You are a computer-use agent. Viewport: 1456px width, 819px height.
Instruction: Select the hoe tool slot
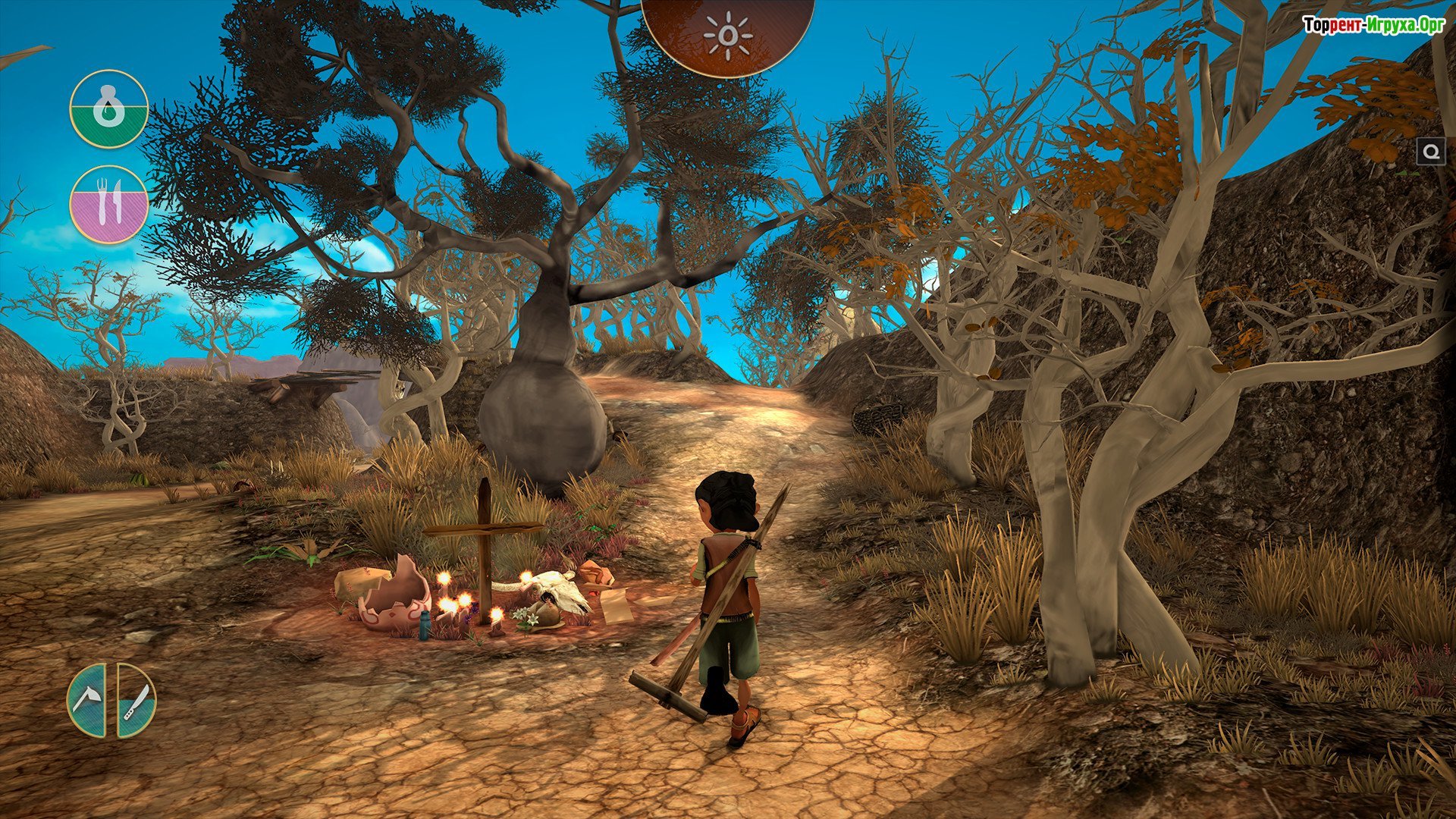point(89,700)
